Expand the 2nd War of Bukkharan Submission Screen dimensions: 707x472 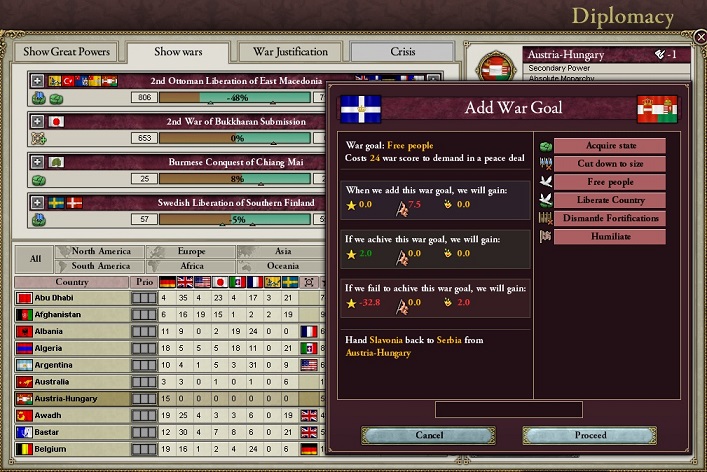[37, 121]
